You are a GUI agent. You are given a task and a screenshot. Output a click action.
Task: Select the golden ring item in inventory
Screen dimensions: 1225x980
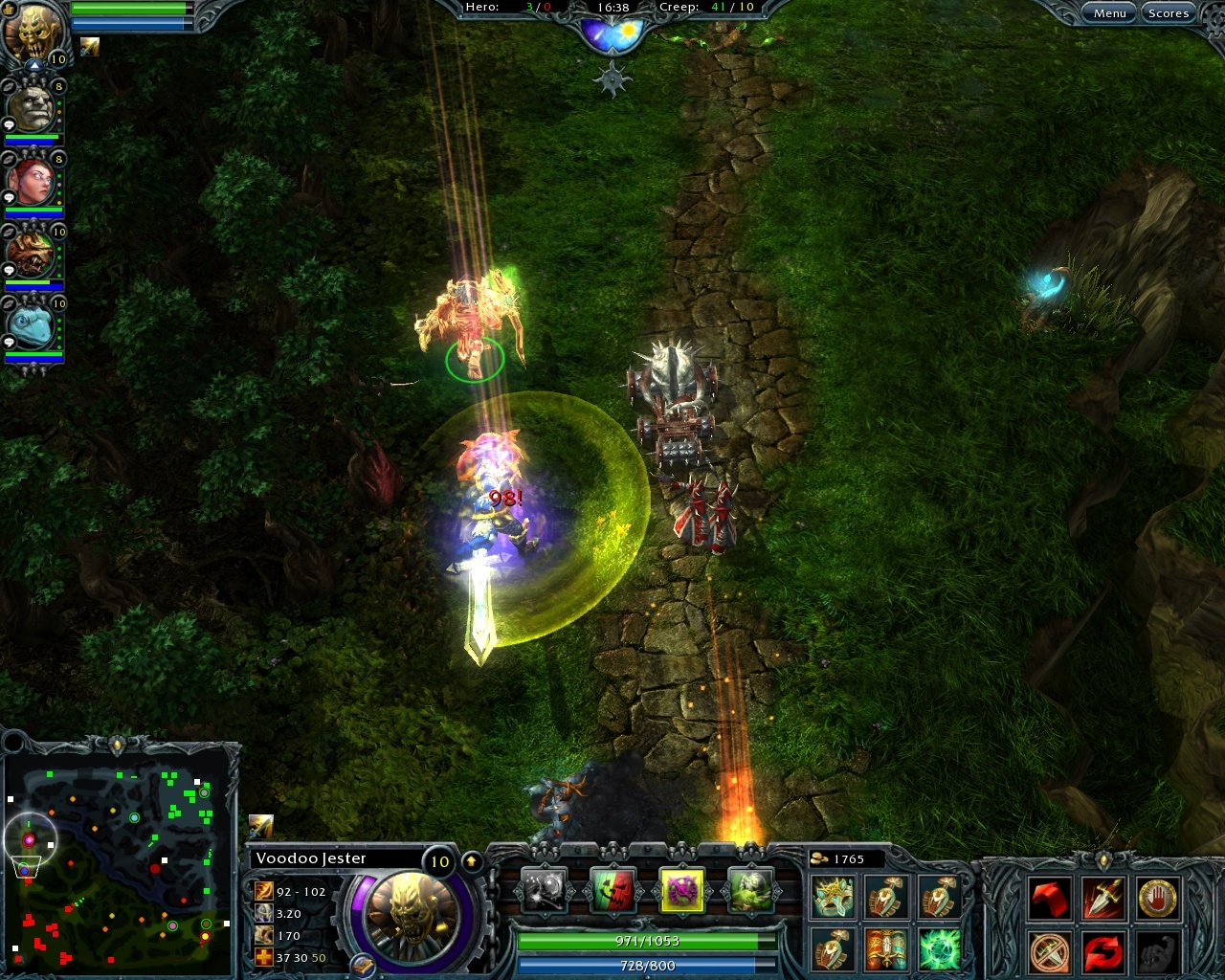[833, 898]
